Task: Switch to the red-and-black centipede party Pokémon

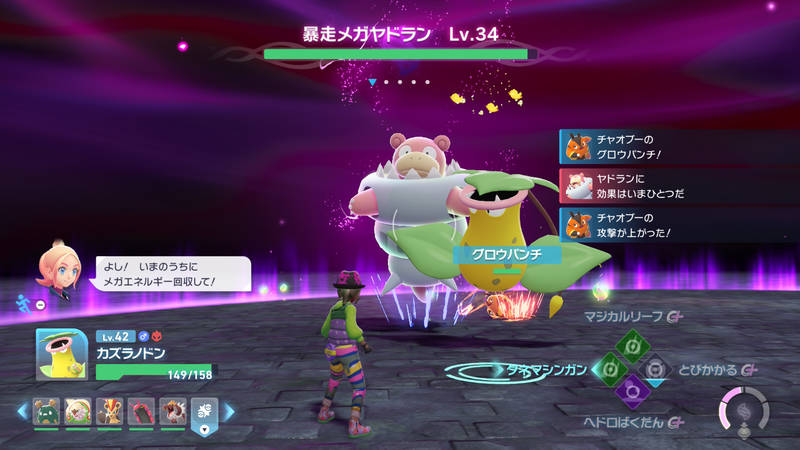Action: [x=139, y=411]
